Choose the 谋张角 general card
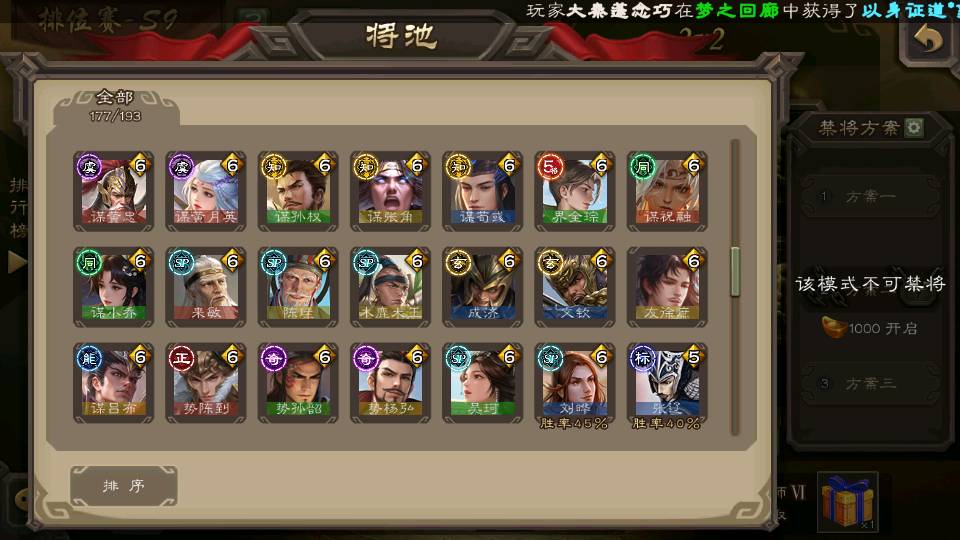960x540 pixels. (389, 190)
